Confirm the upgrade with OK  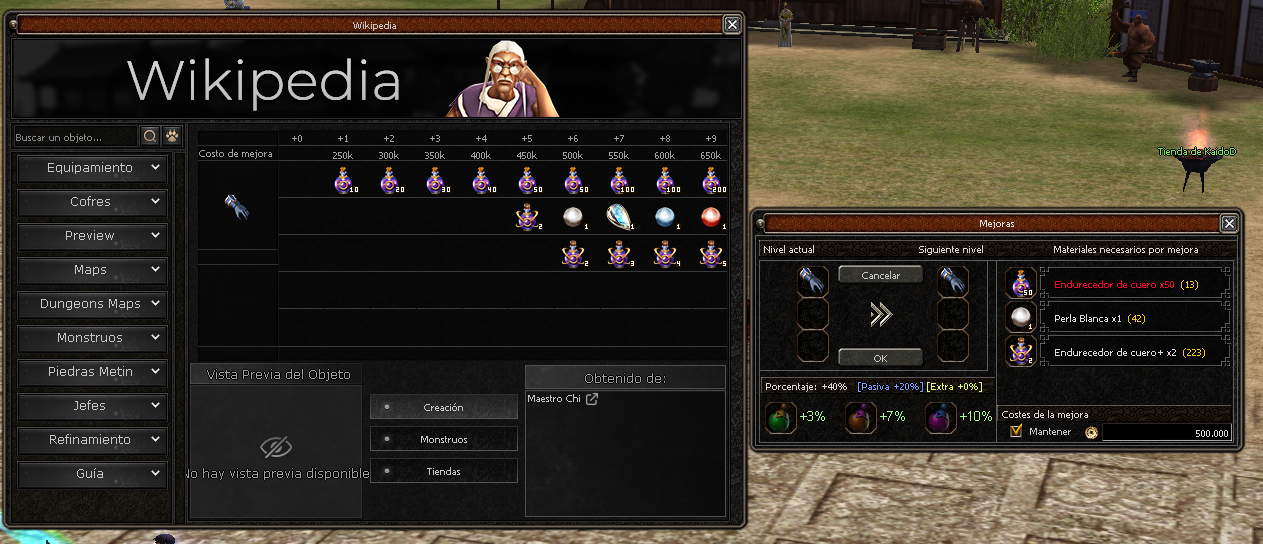pos(880,357)
